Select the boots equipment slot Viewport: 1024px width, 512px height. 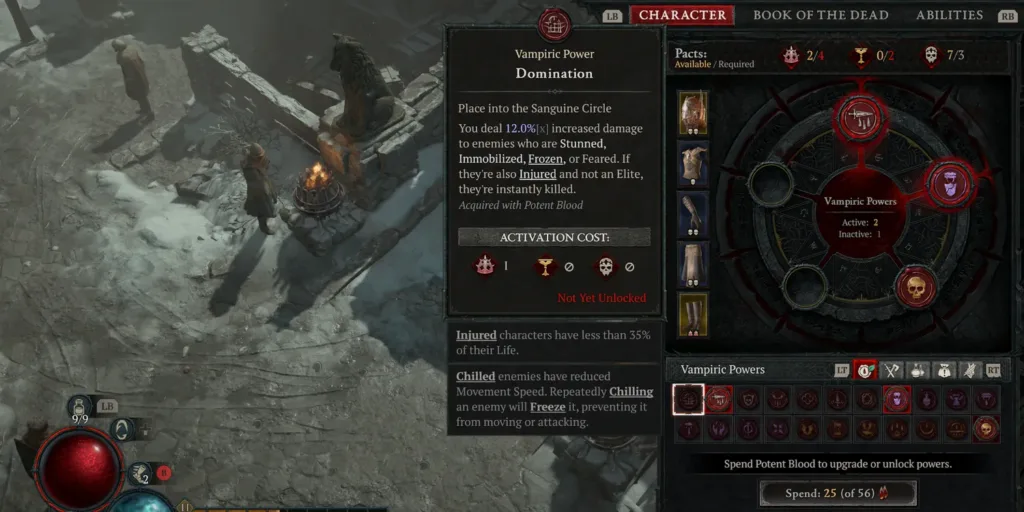[693, 314]
